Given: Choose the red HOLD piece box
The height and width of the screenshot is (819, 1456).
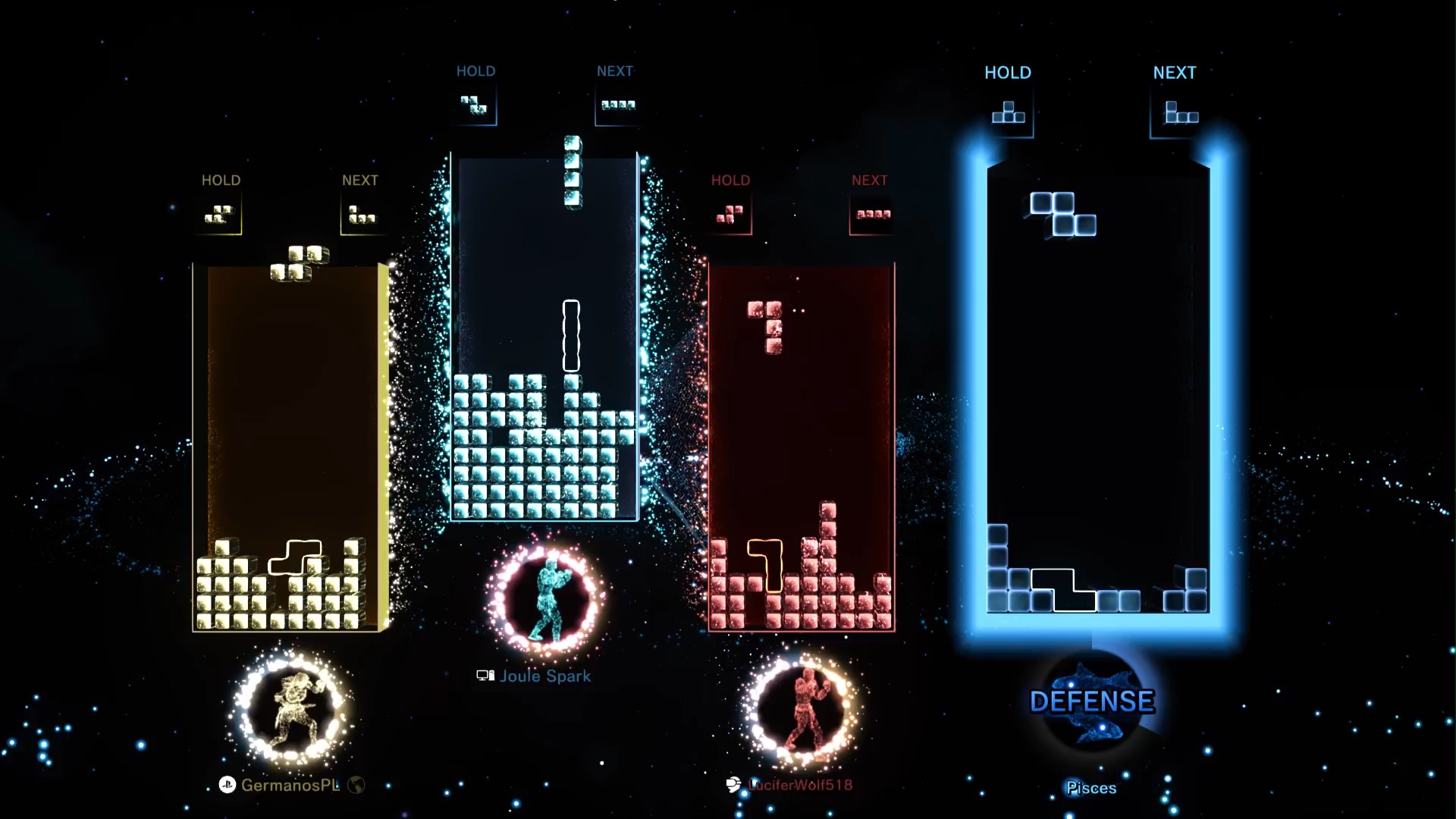Looking at the screenshot, I should tap(730, 215).
